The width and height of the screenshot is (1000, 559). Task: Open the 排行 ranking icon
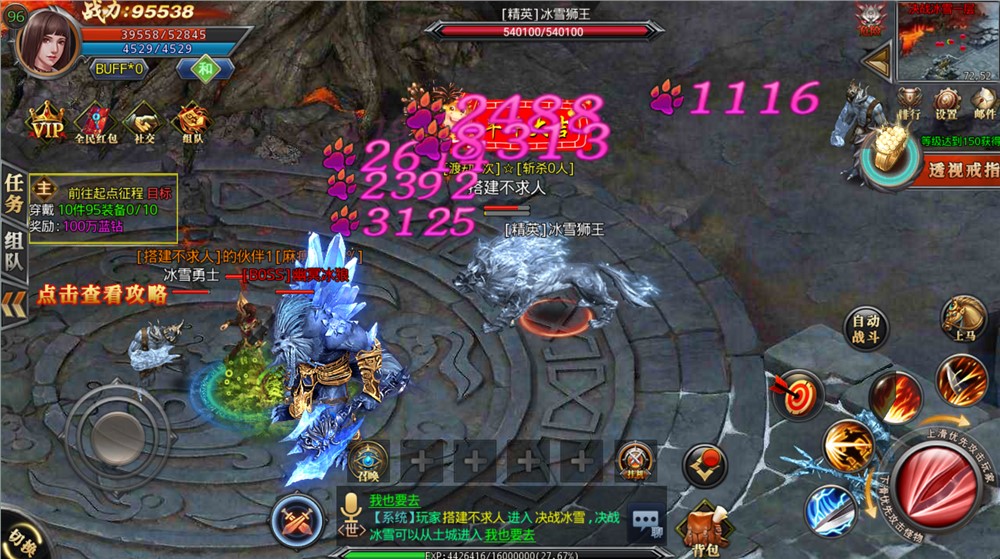point(908,102)
